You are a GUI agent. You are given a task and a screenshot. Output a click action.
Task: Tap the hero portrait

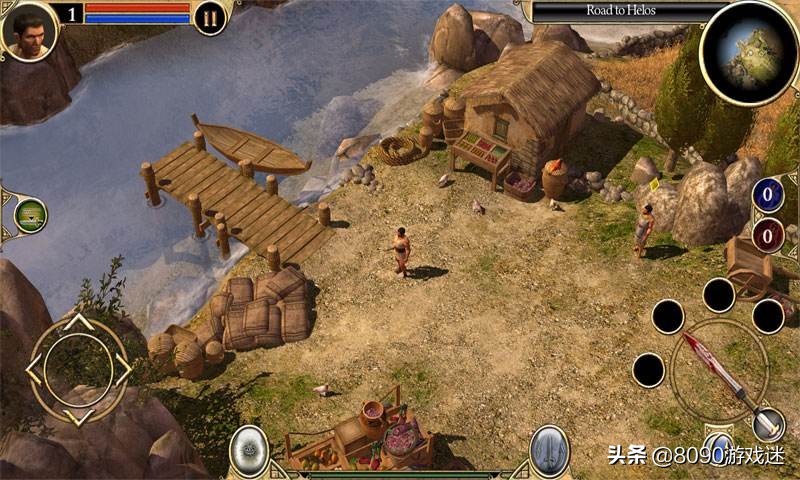29,30
